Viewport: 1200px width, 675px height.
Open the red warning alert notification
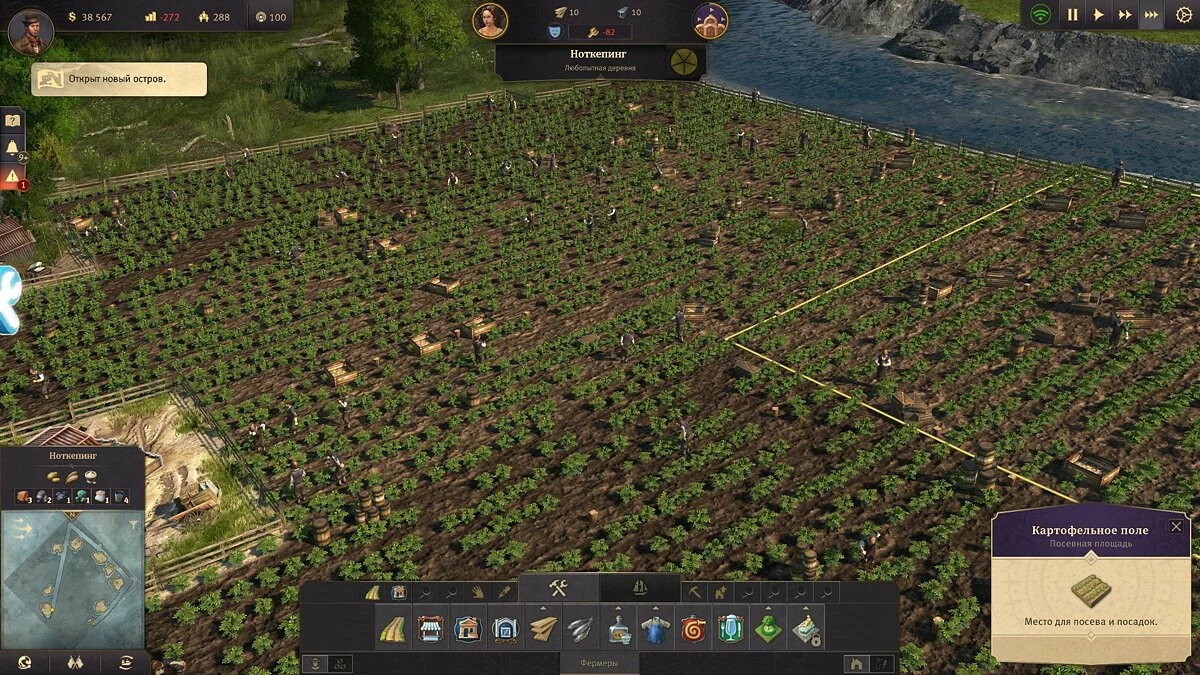pyautogui.click(x=13, y=177)
